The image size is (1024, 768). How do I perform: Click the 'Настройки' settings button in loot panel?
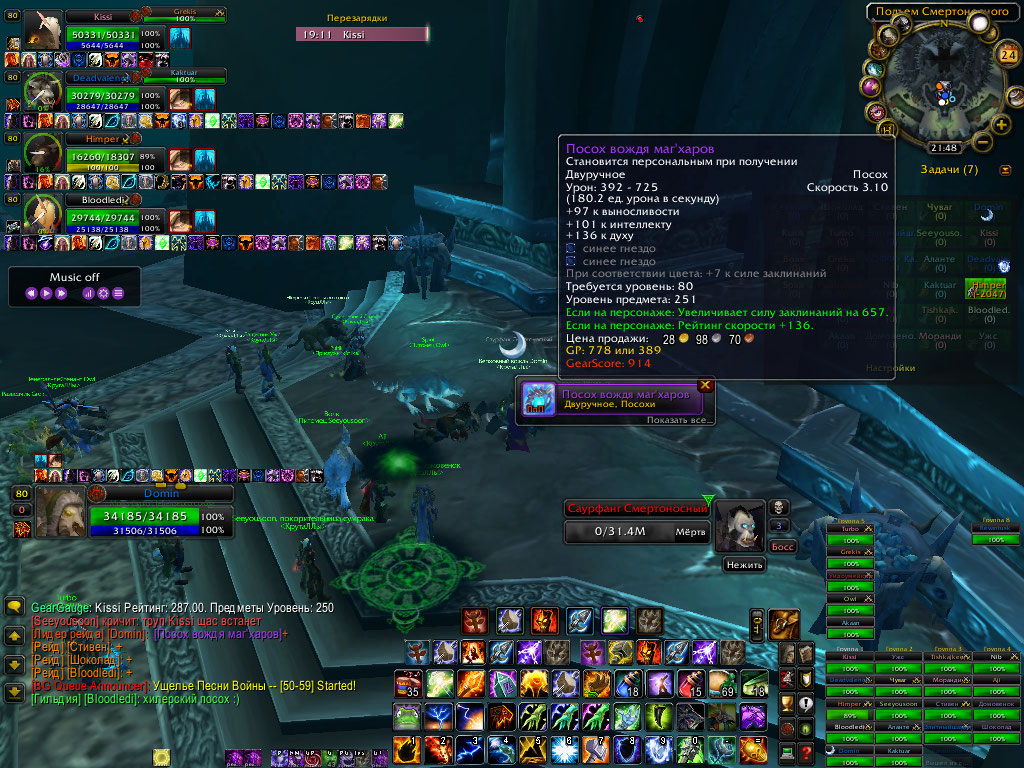(x=890, y=368)
